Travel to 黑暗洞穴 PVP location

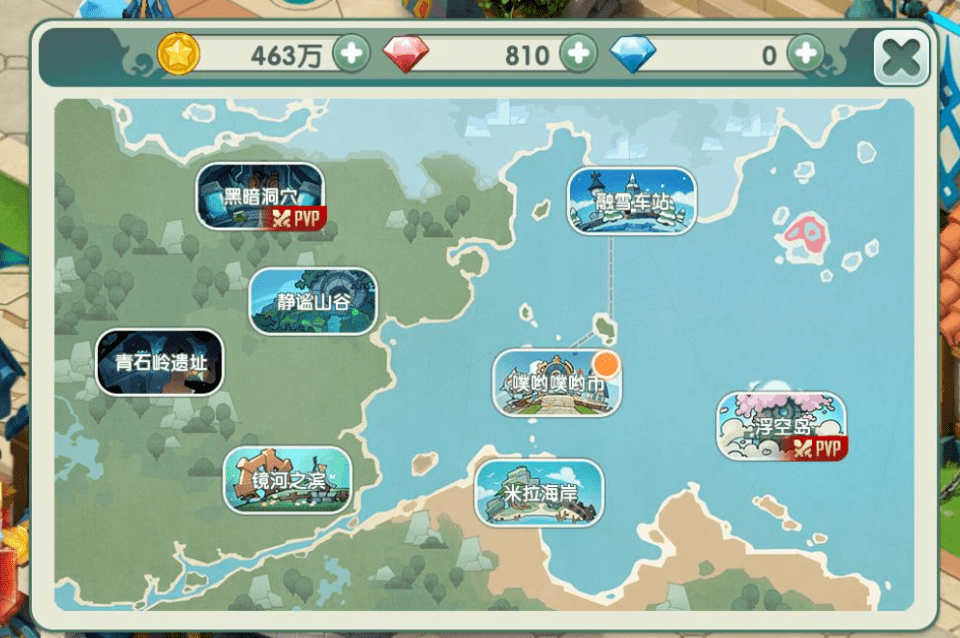[260, 196]
